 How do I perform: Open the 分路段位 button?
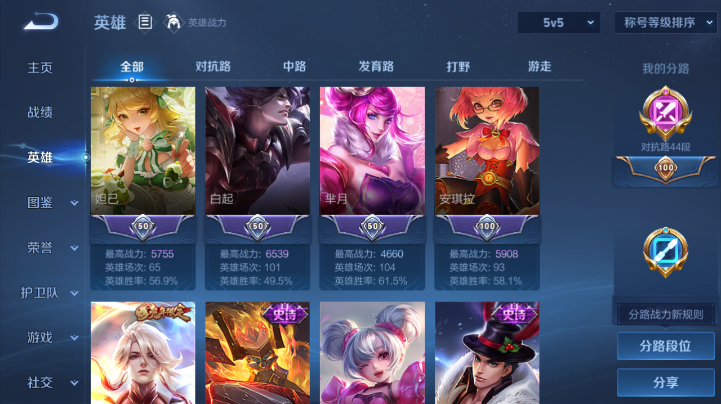[665, 346]
